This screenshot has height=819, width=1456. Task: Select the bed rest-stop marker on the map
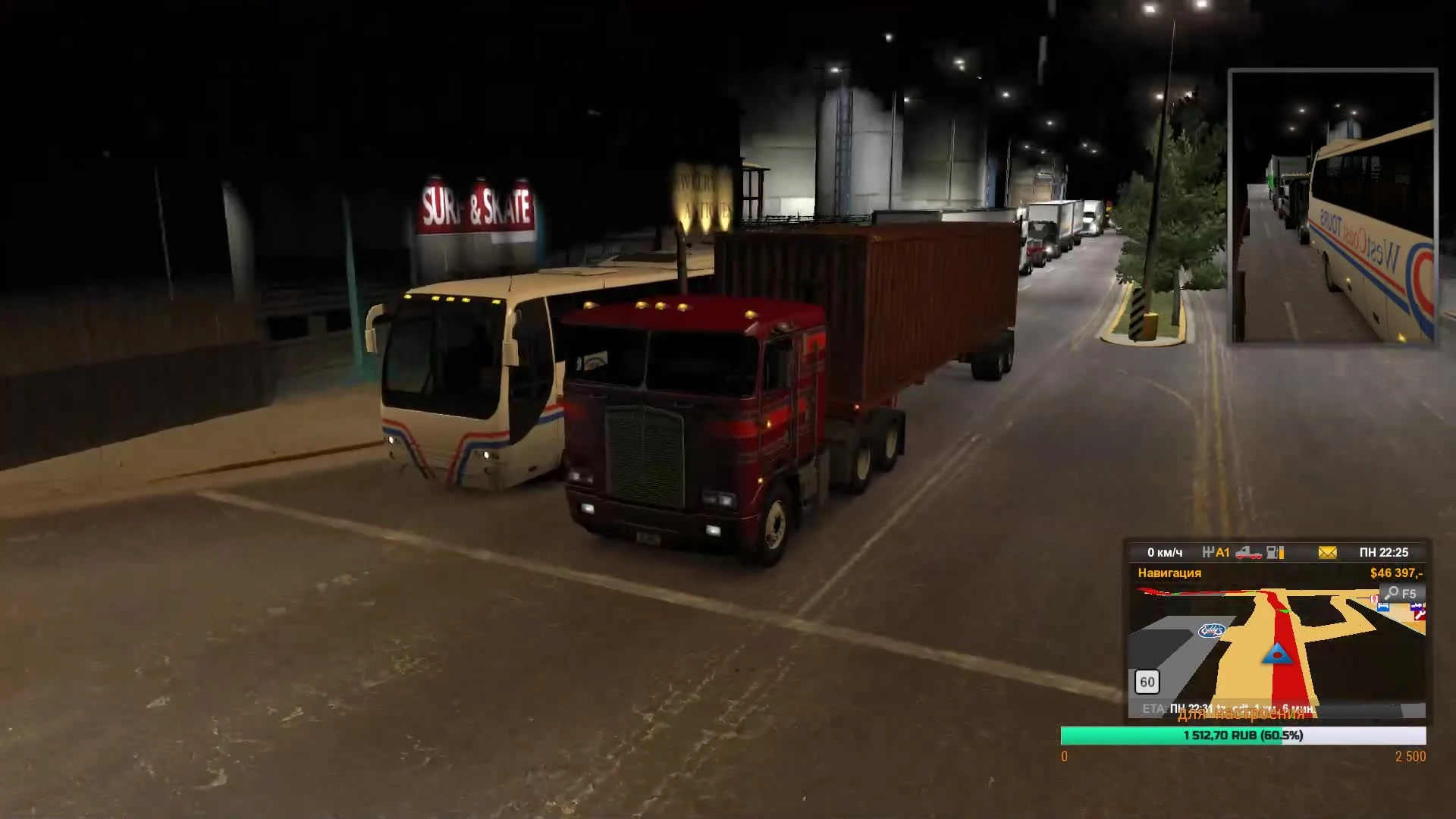[x=1383, y=607]
